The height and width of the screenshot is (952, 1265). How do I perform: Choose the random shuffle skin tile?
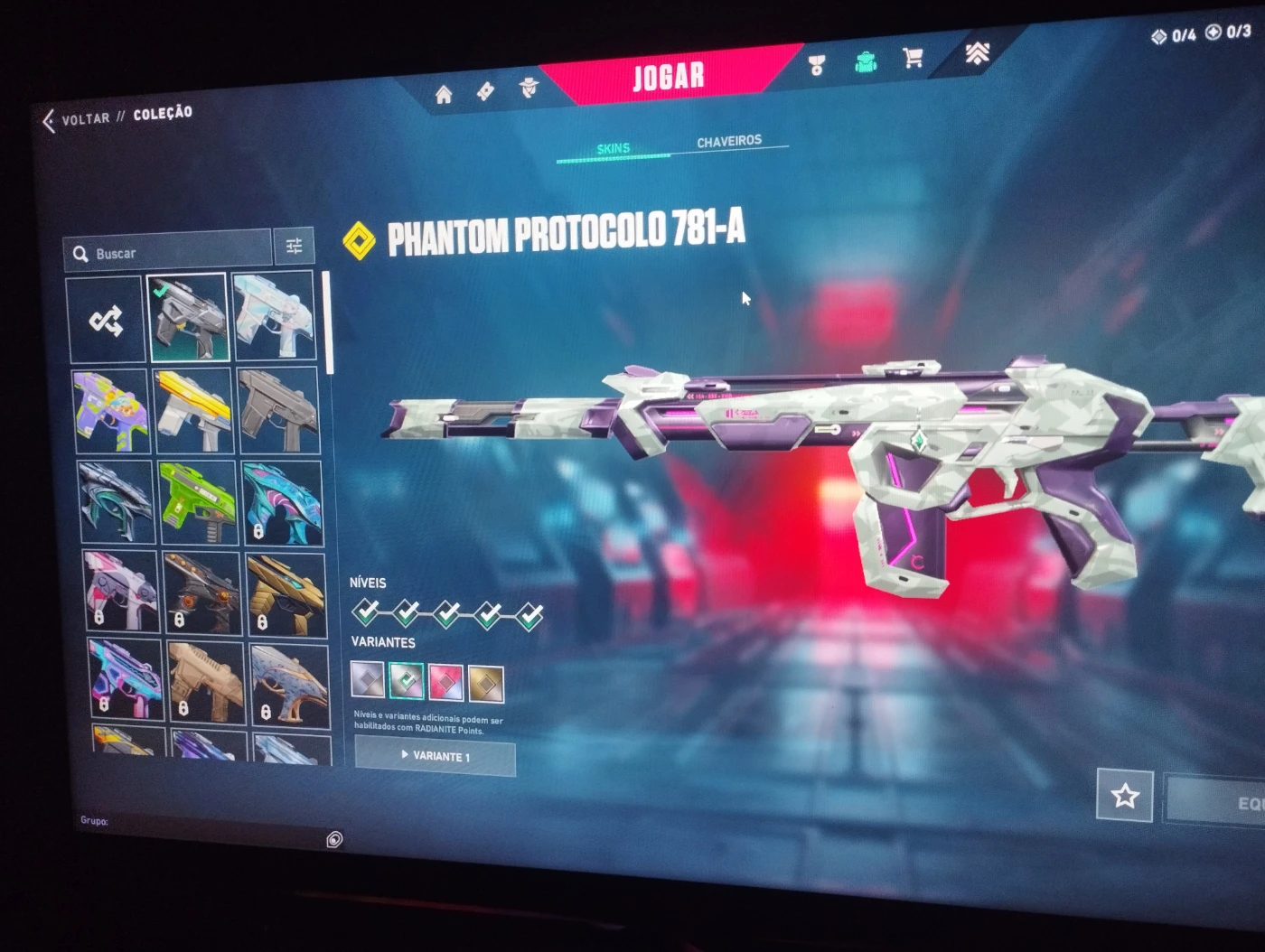pos(106,320)
